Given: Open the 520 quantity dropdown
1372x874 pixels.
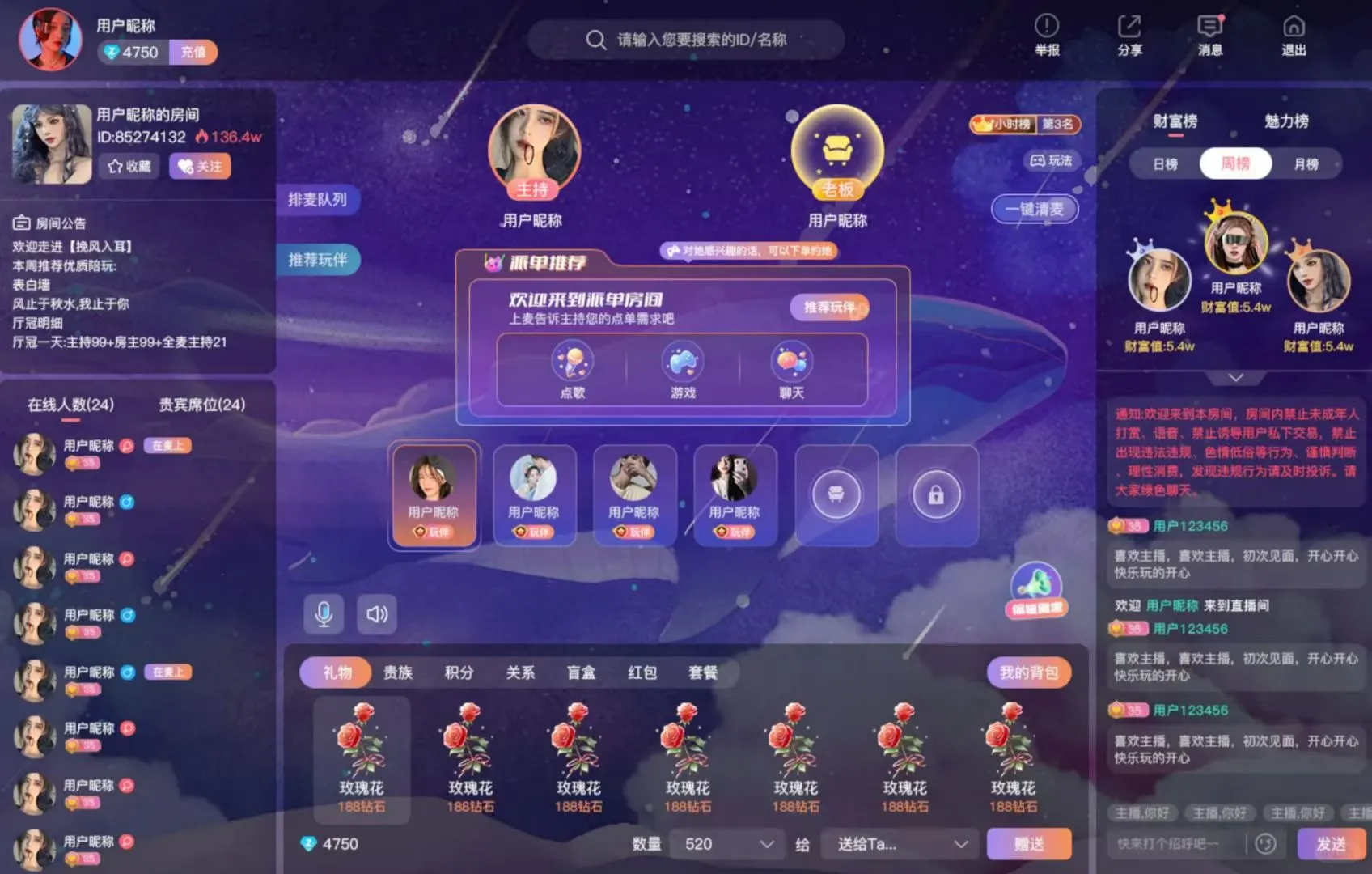Looking at the screenshot, I should [726, 843].
